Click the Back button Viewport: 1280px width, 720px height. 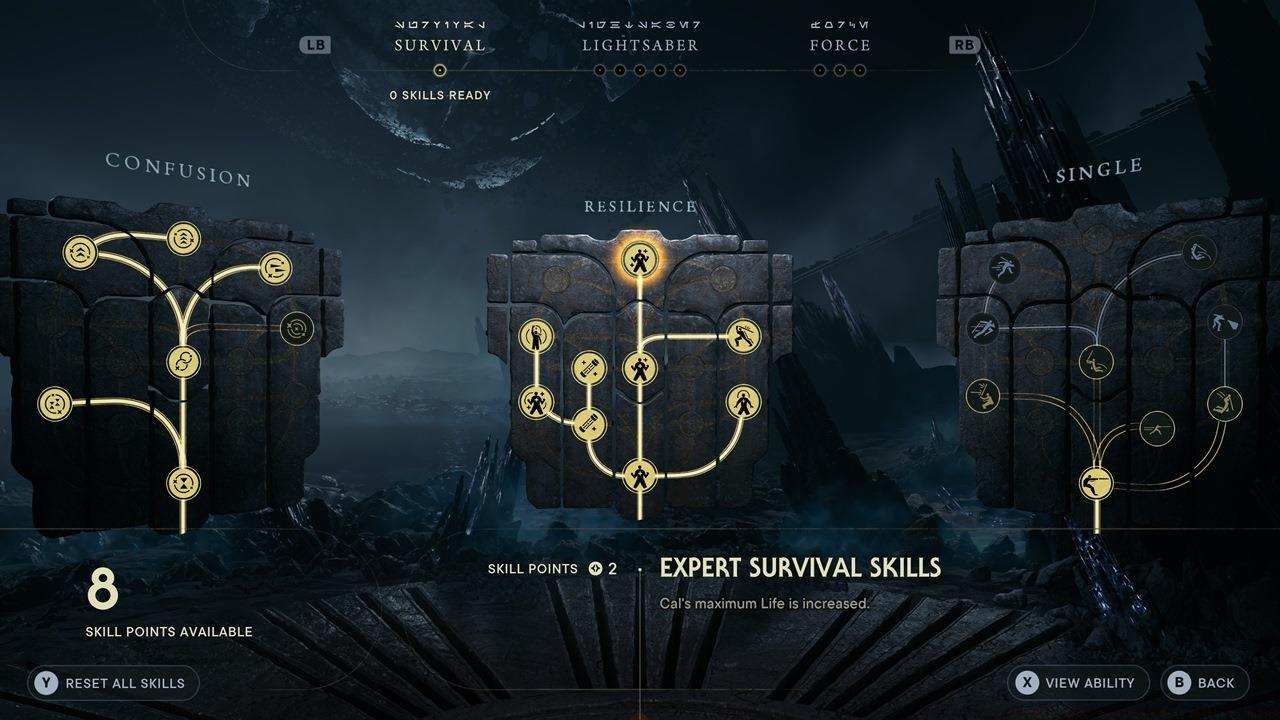1205,683
